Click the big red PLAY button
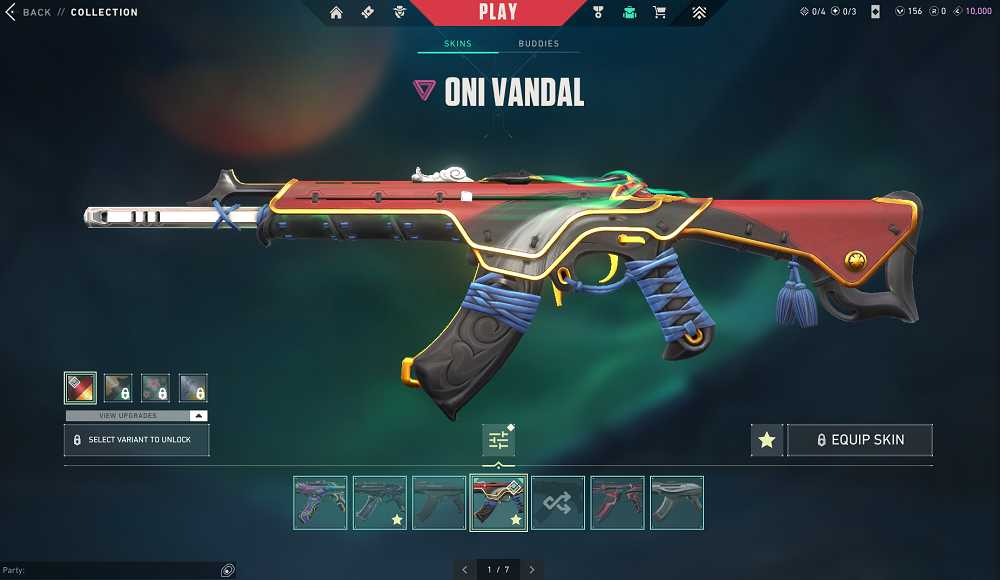 point(498,13)
